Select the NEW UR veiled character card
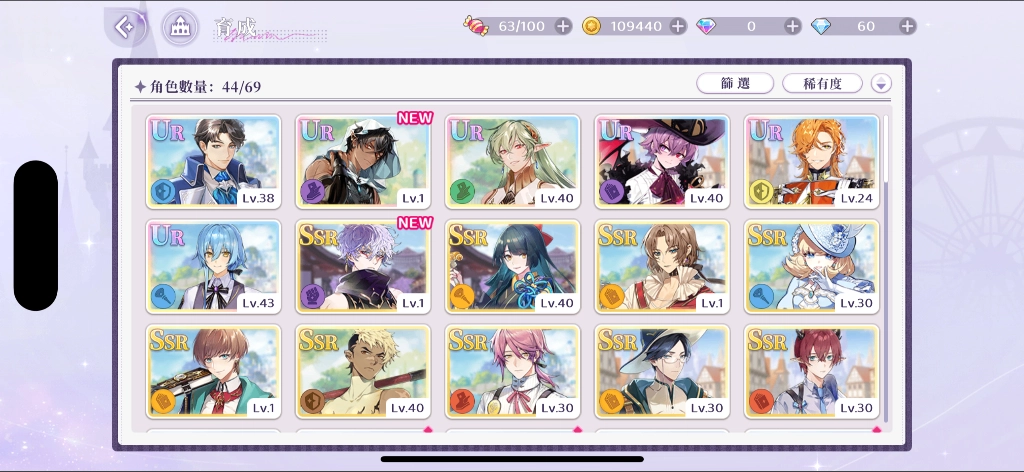This screenshot has width=1024, height=472. 363,162
